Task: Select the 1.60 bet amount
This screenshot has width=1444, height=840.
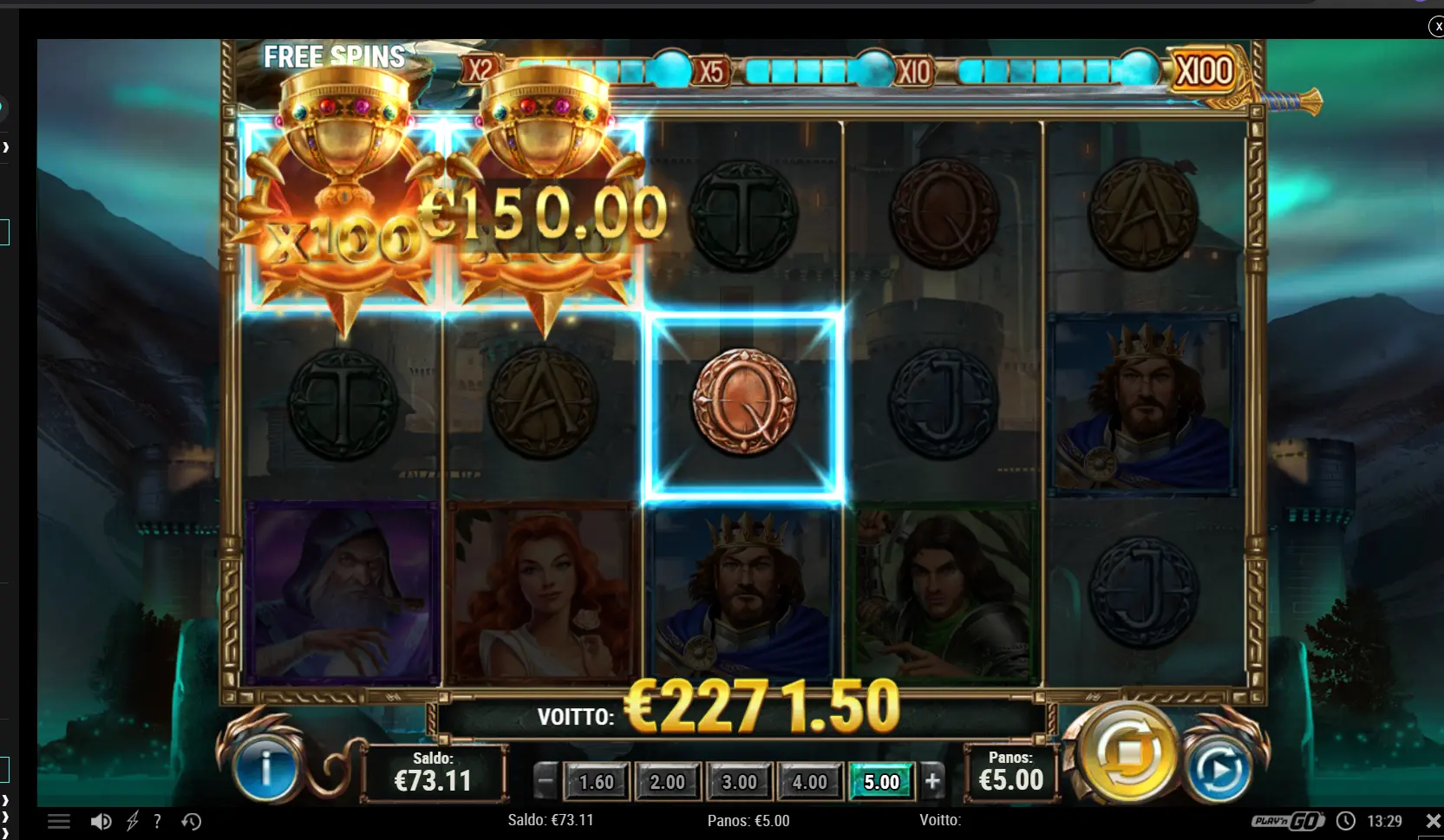Action: tap(596, 782)
